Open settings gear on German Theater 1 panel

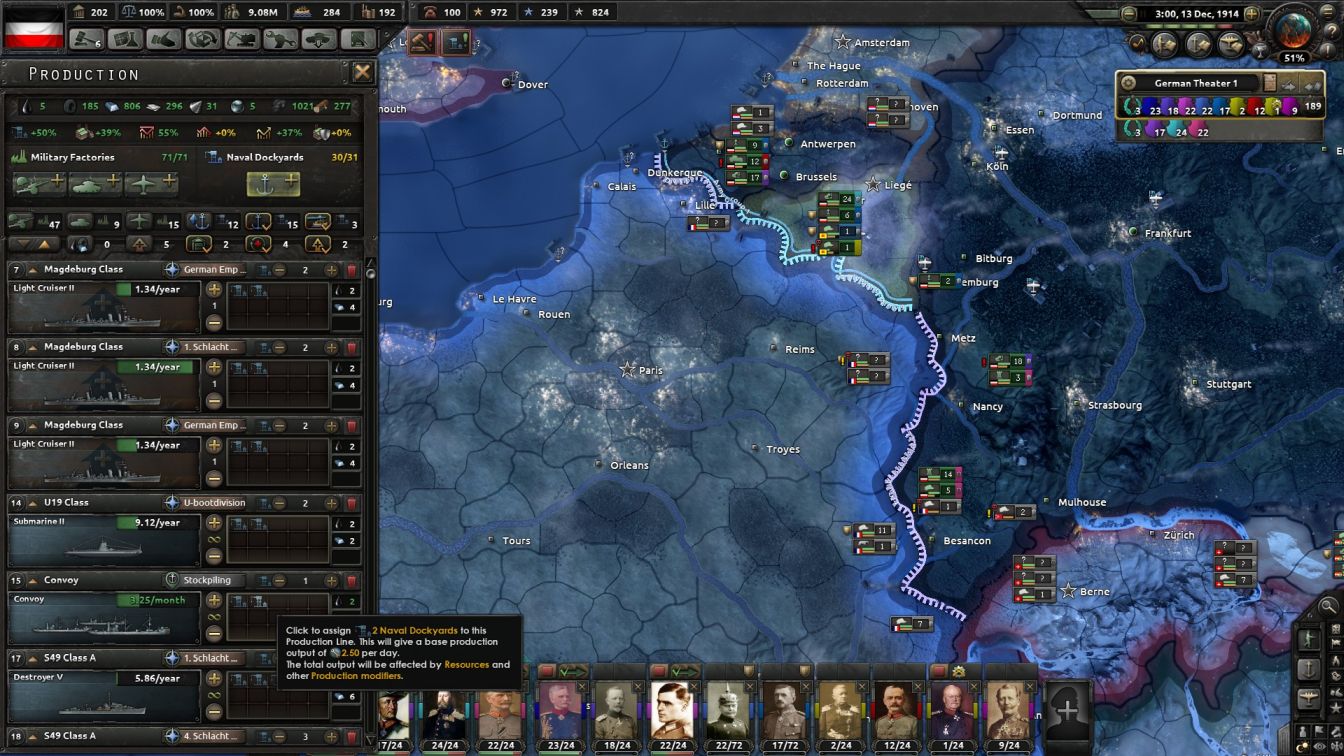point(1127,82)
